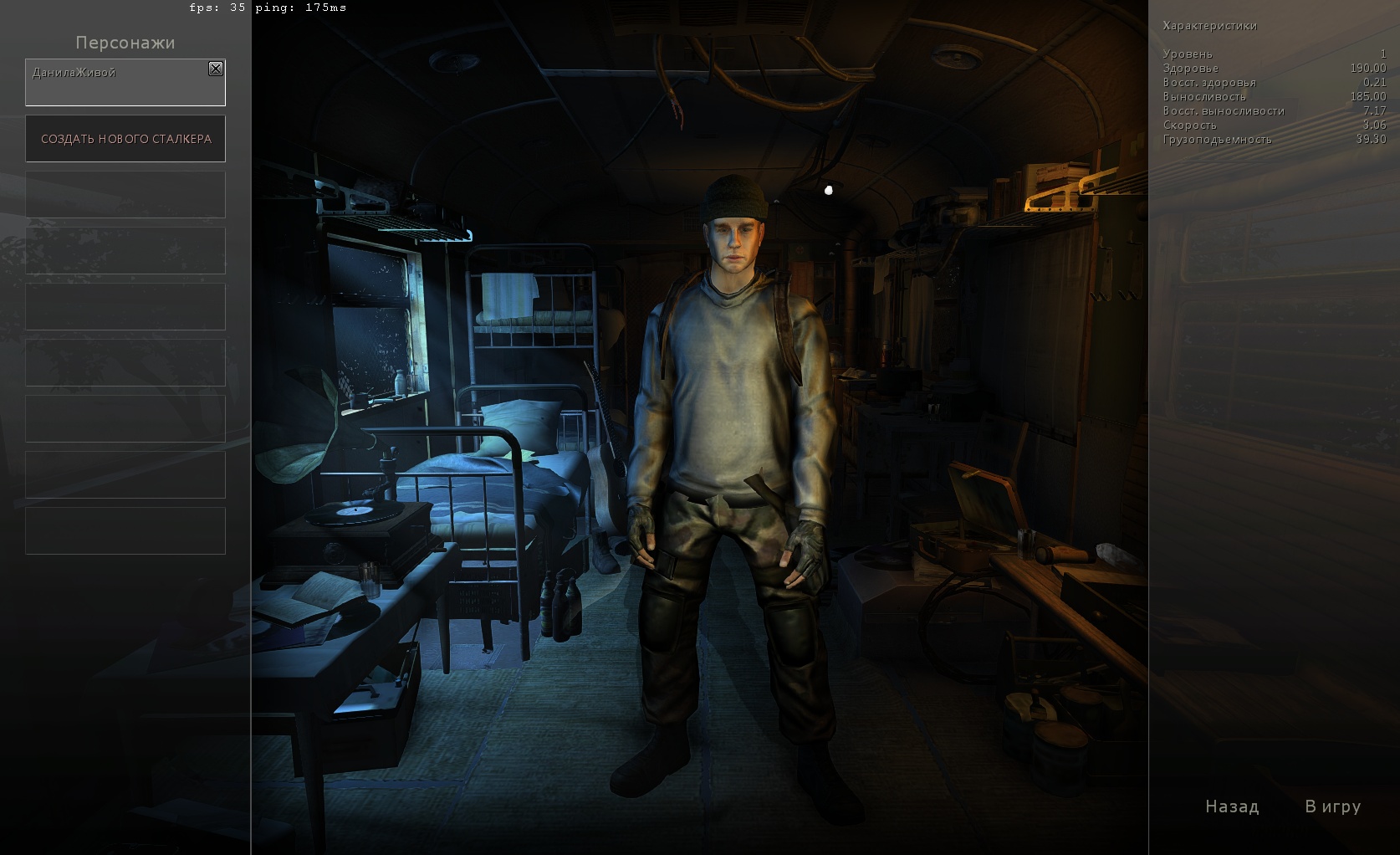Create a new stalker character

[x=125, y=139]
